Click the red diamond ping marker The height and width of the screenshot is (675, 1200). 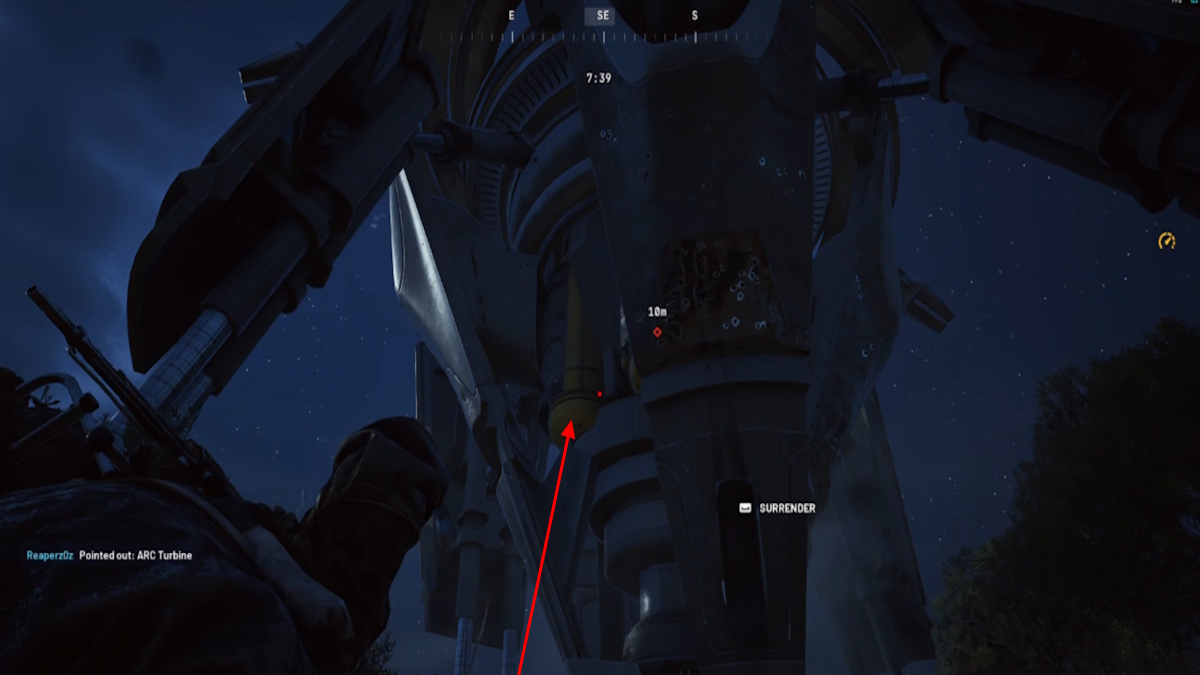point(657,331)
